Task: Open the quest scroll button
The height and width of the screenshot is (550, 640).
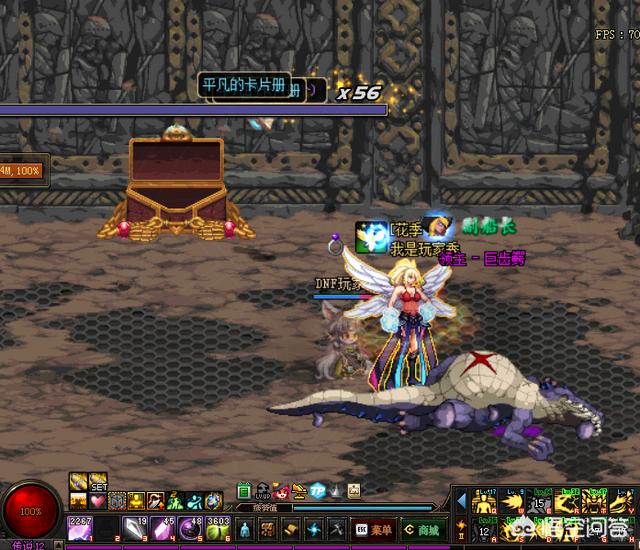Action: pos(290,529)
